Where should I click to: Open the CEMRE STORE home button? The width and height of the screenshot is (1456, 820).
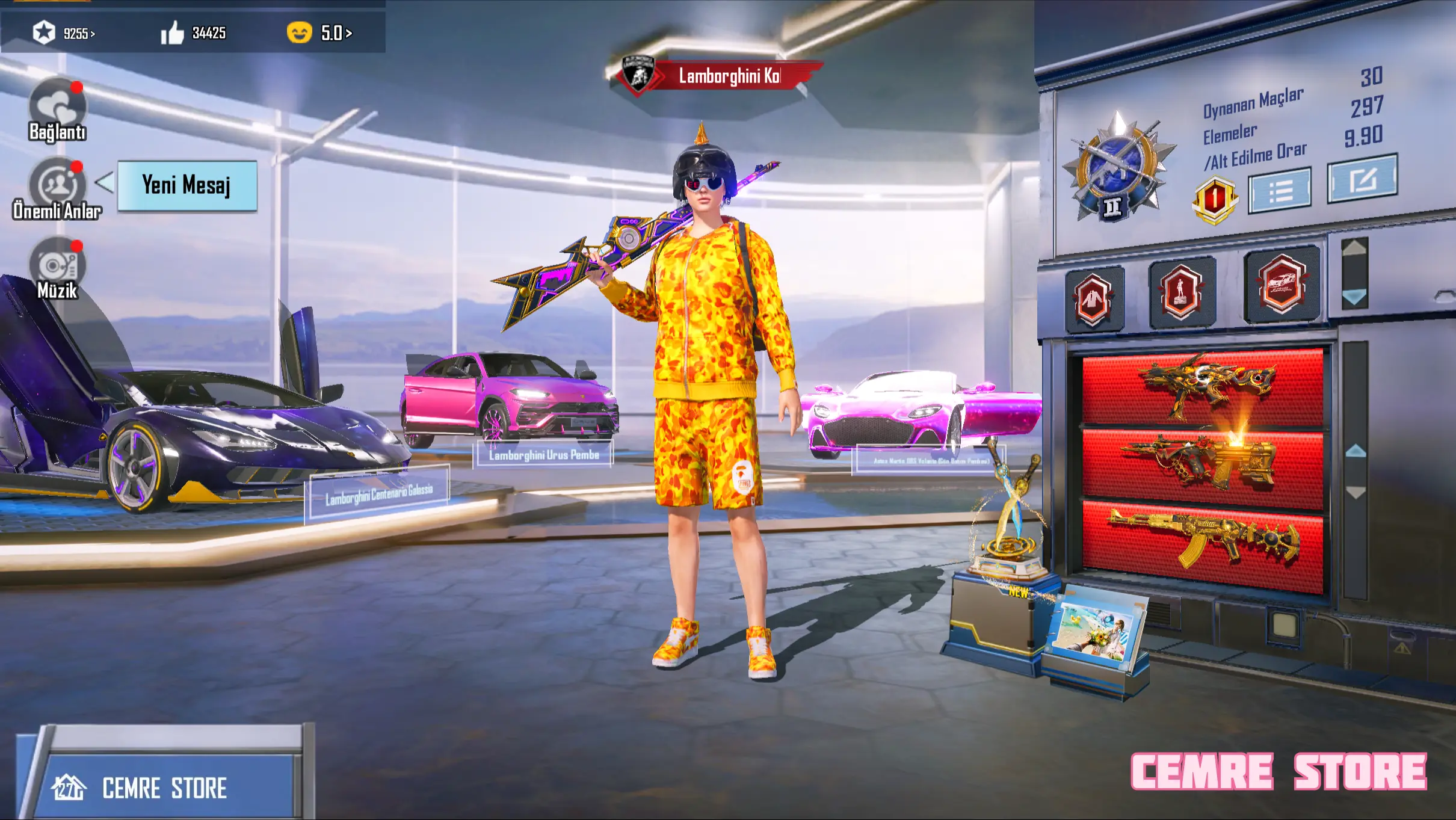coord(162,788)
